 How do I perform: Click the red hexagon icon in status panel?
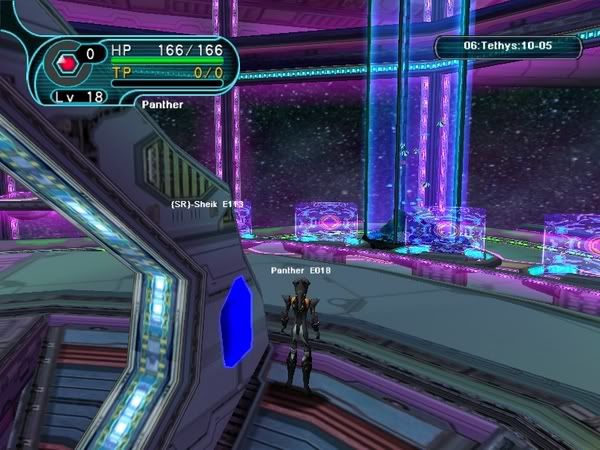[x=69, y=62]
